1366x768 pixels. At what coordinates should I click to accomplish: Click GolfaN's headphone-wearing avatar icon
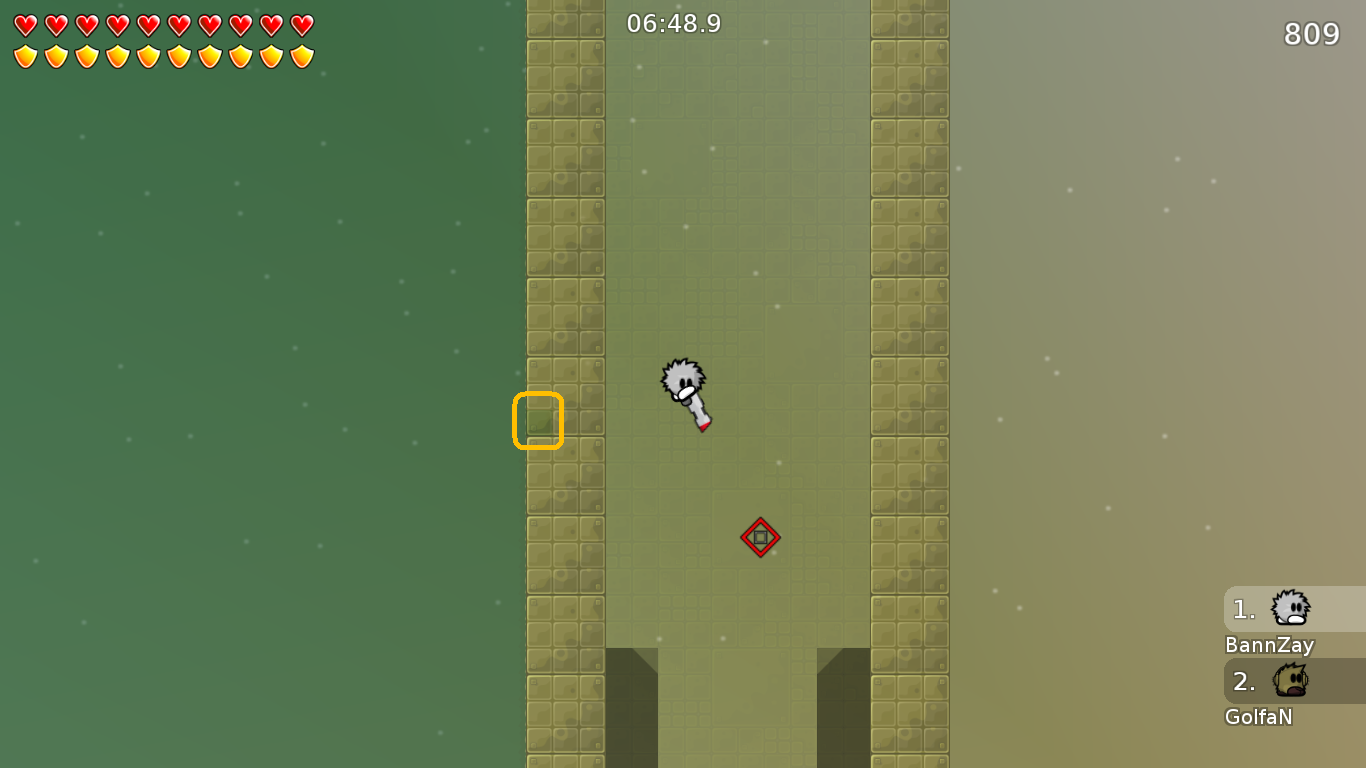coord(1290,680)
